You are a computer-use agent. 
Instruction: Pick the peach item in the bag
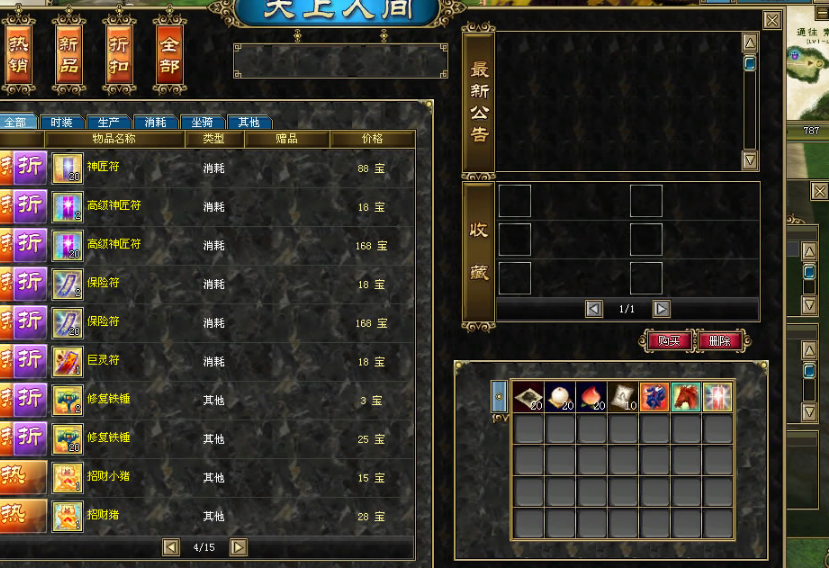point(591,396)
